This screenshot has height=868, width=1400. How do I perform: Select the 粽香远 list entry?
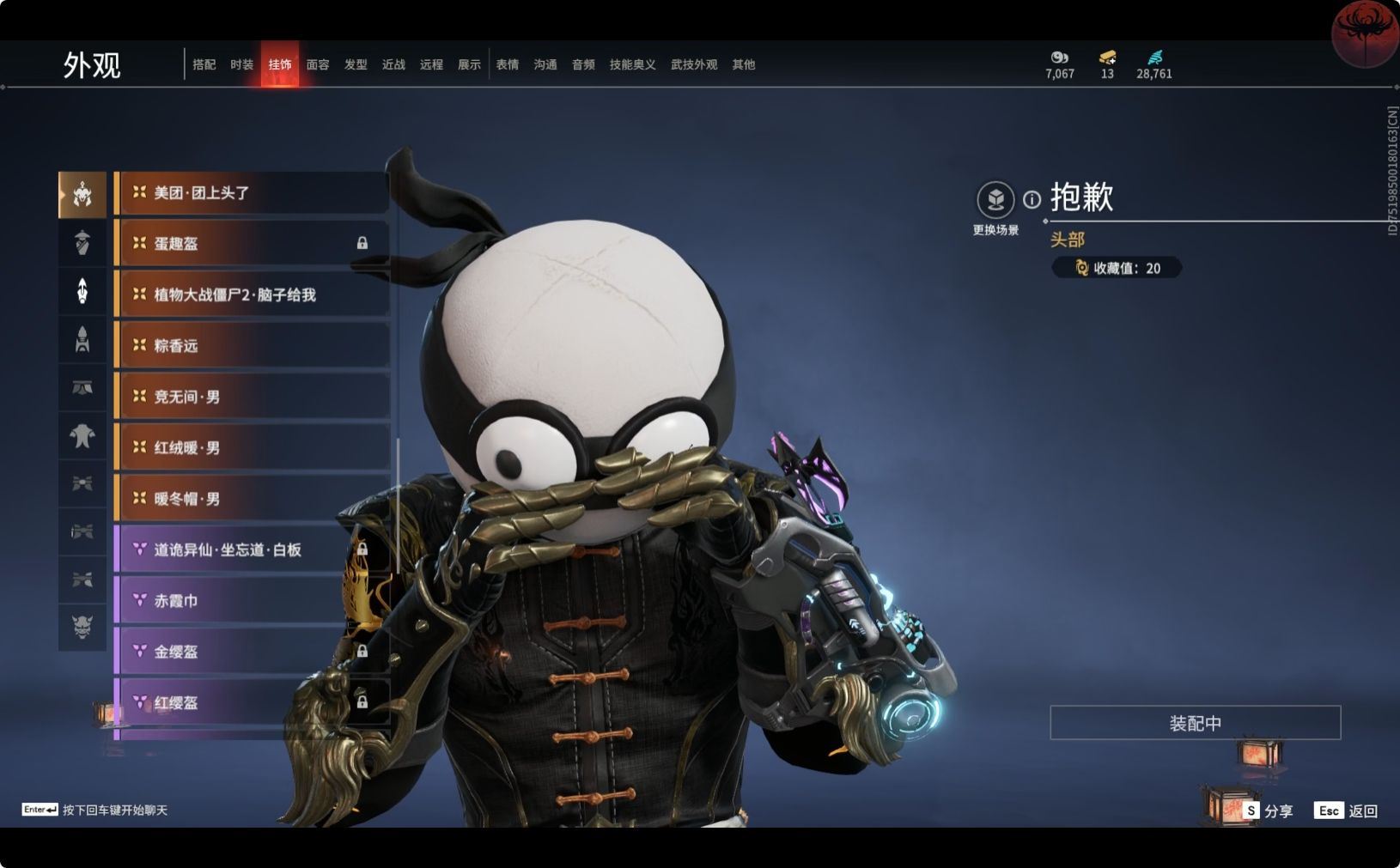(251, 346)
